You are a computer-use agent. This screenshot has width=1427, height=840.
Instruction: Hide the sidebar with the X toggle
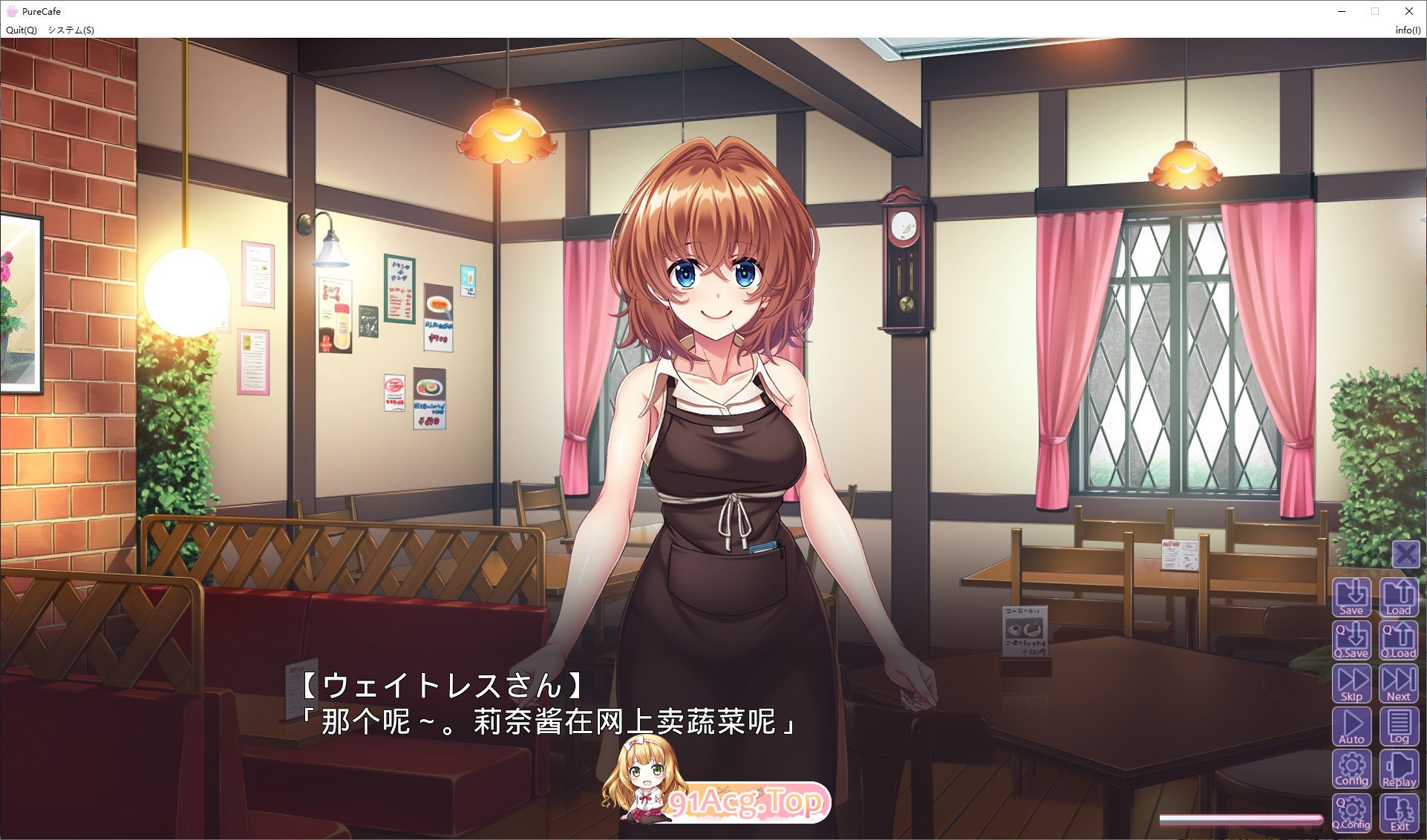[x=1405, y=554]
